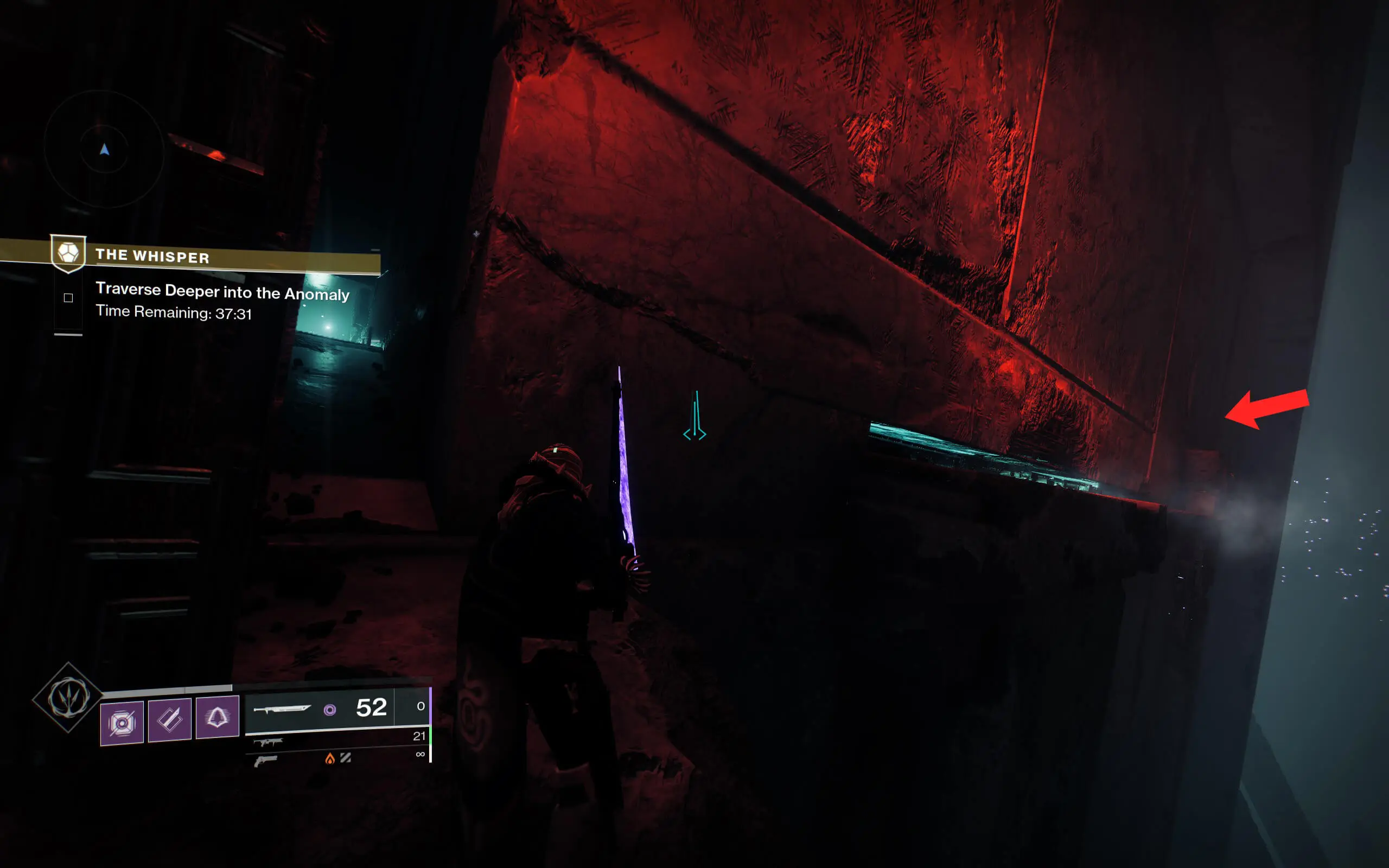1389x868 pixels.
Task: Tick the Traverse Deeper objective checkbox
Action: click(x=68, y=297)
